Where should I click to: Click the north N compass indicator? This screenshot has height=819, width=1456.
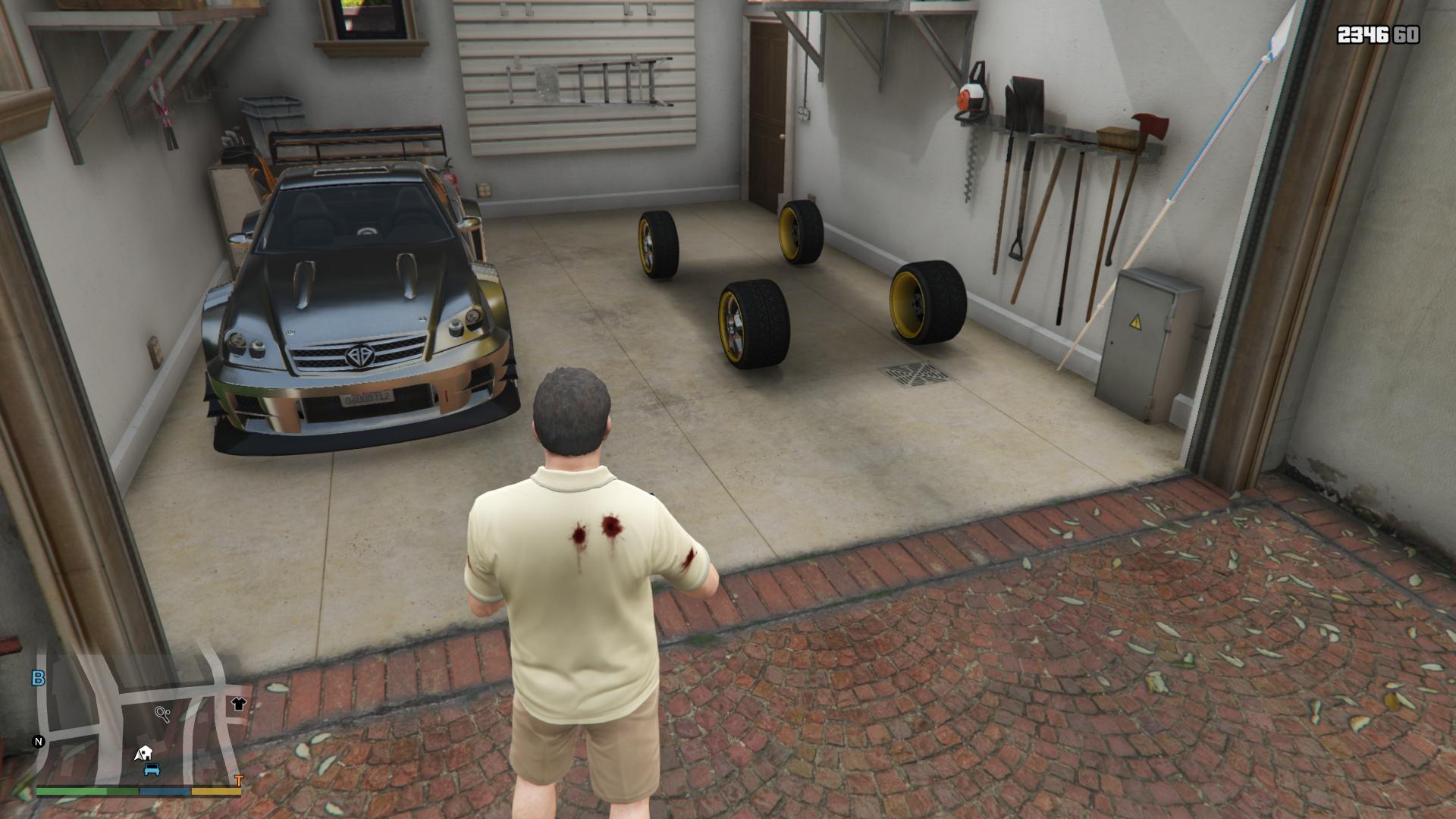pos(39,742)
